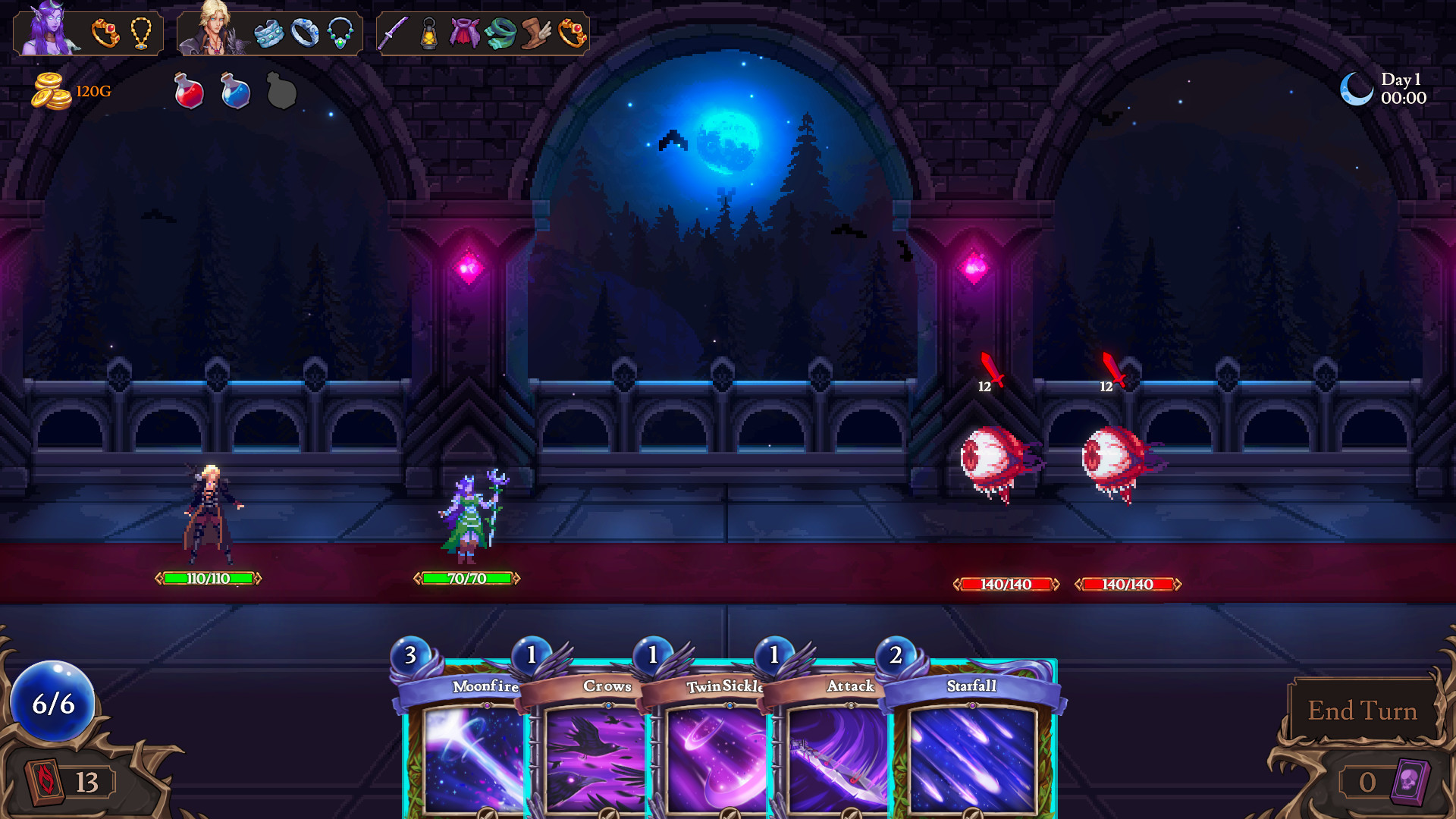Inspect the green gem amulet
Viewport: 1456px width, 819px height.
tap(340, 33)
